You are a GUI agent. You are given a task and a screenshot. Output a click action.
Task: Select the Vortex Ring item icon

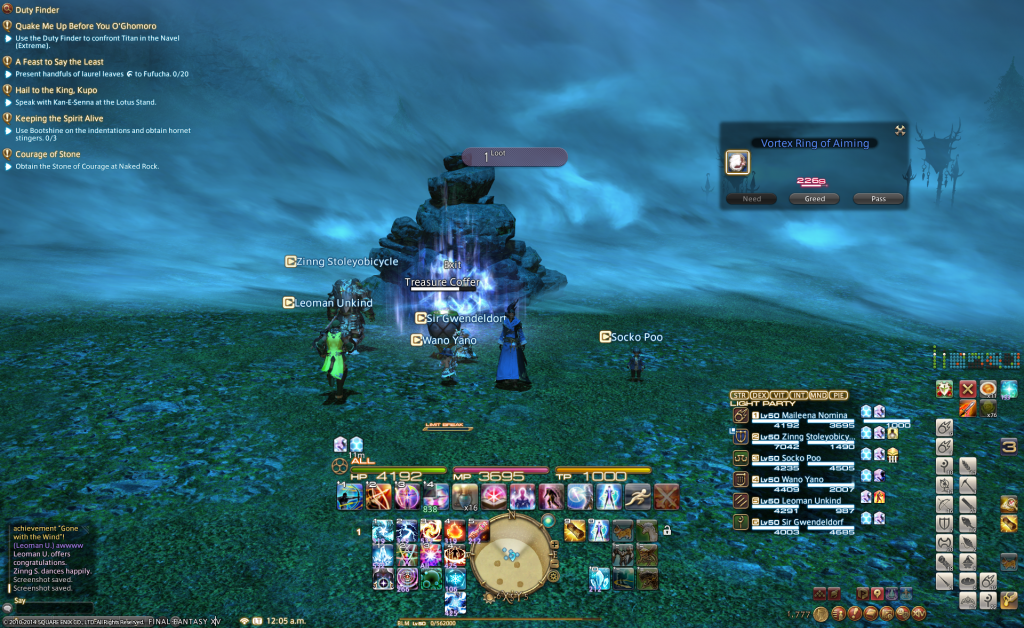pyautogui.click(x=737, y=162)
